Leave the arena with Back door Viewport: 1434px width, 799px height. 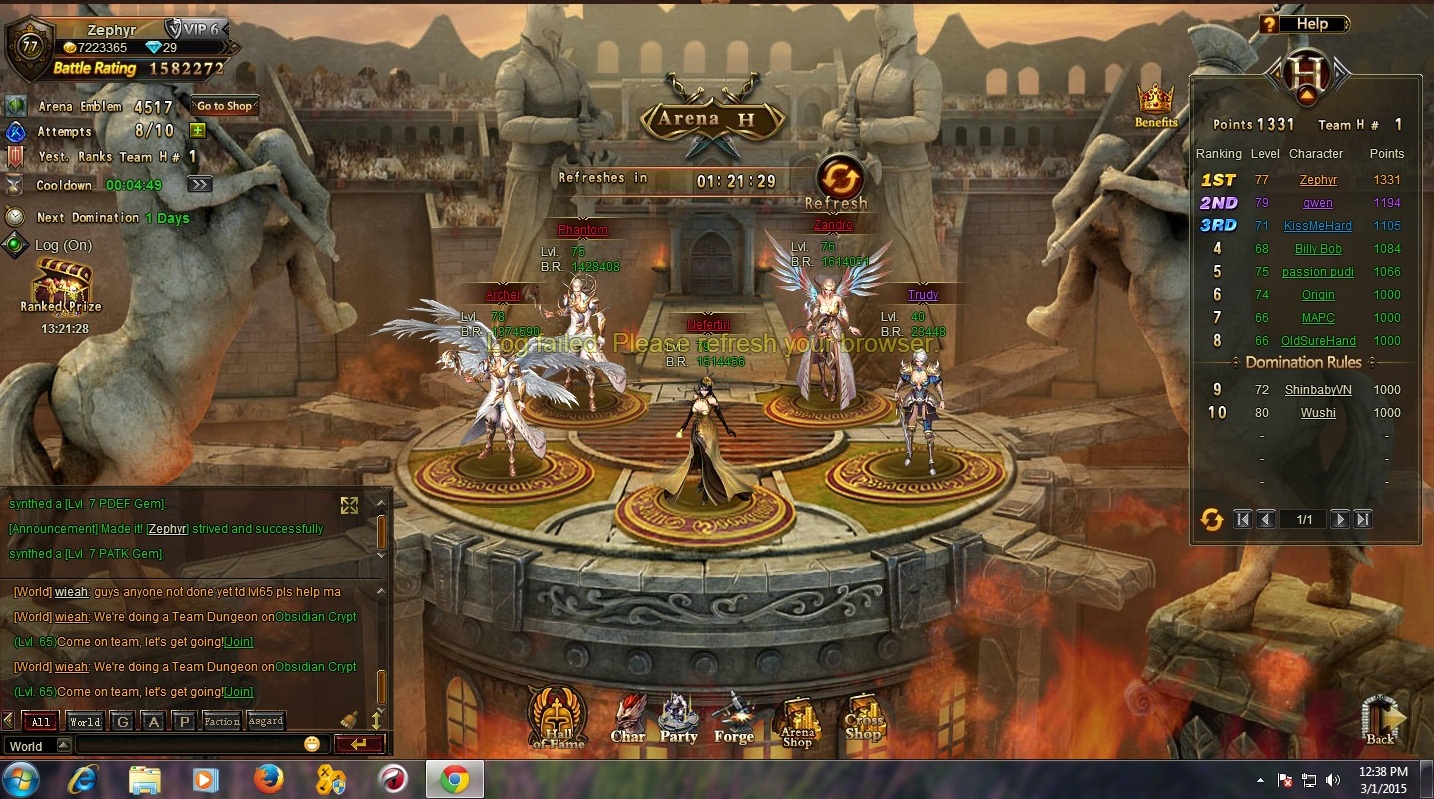point(1381,720)
